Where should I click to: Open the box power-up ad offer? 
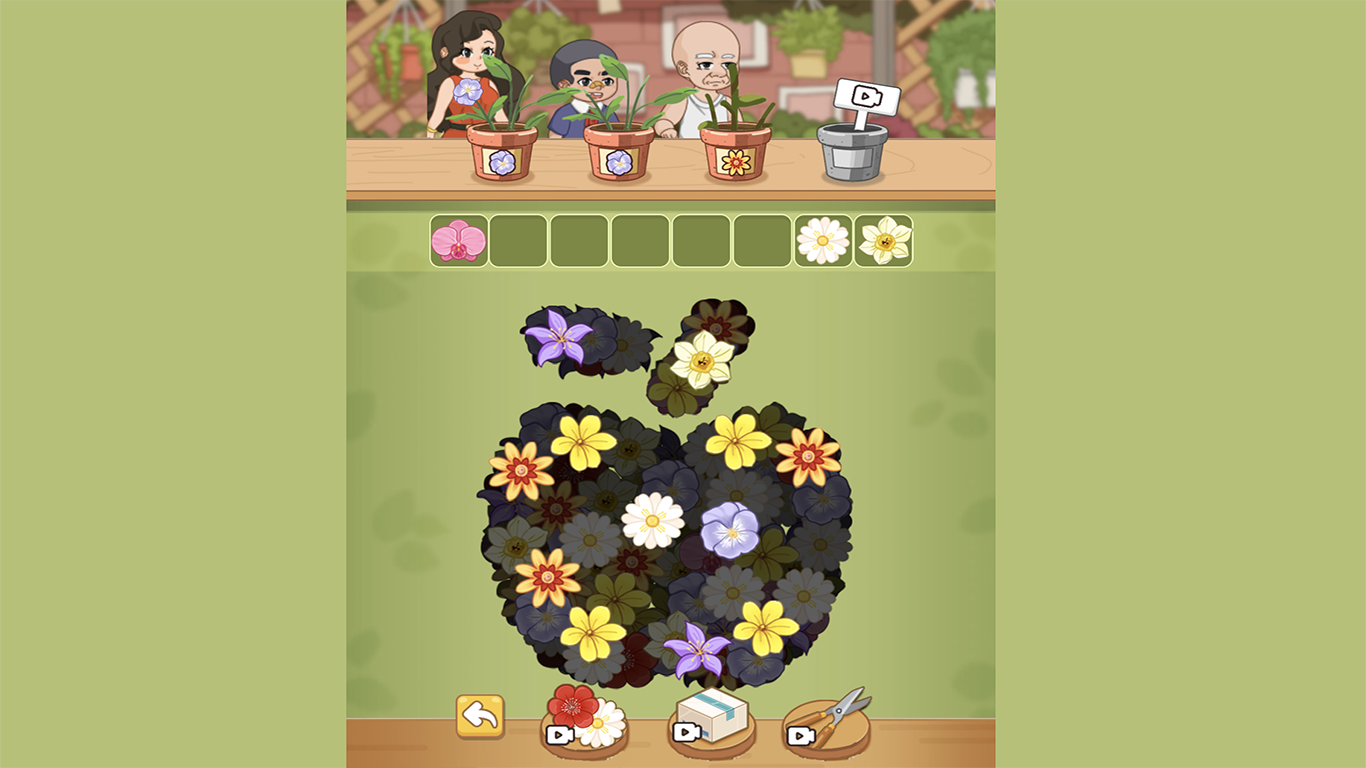(x=712, y=713)
